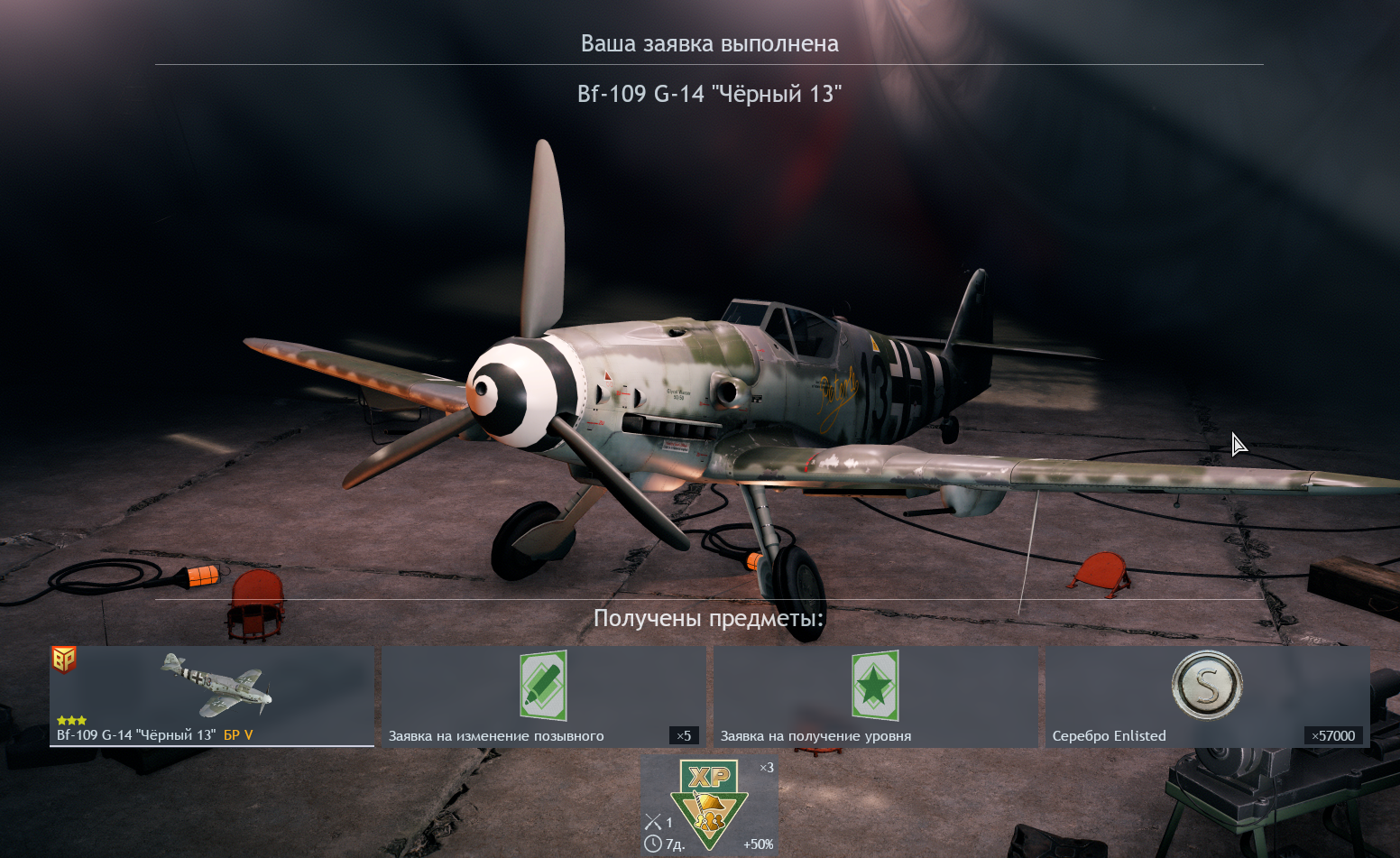
Task: Select the Серебро Enlisted silver reward
Action: [x=1207, y=696]
